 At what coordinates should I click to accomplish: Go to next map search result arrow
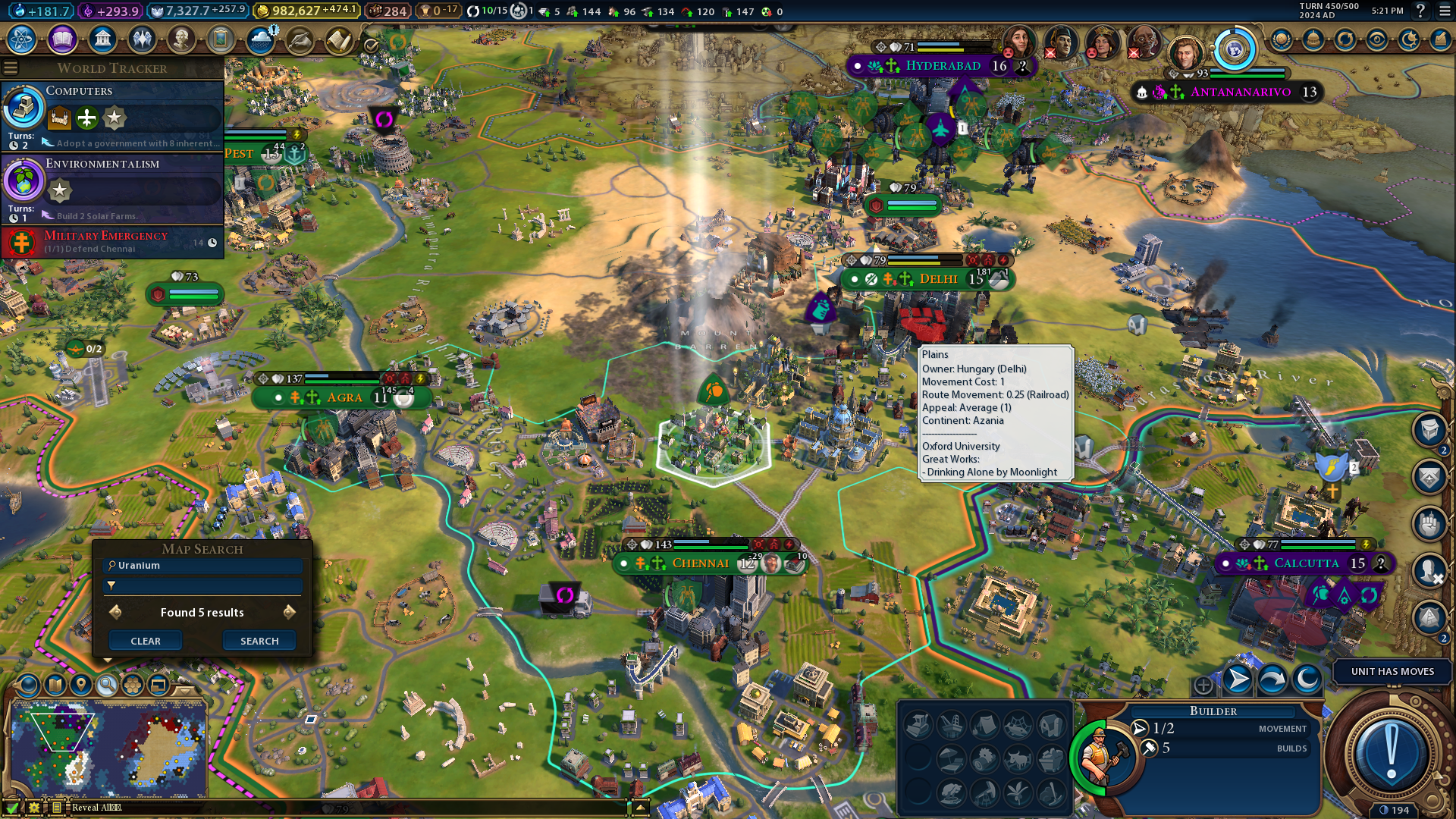(289, 612)
